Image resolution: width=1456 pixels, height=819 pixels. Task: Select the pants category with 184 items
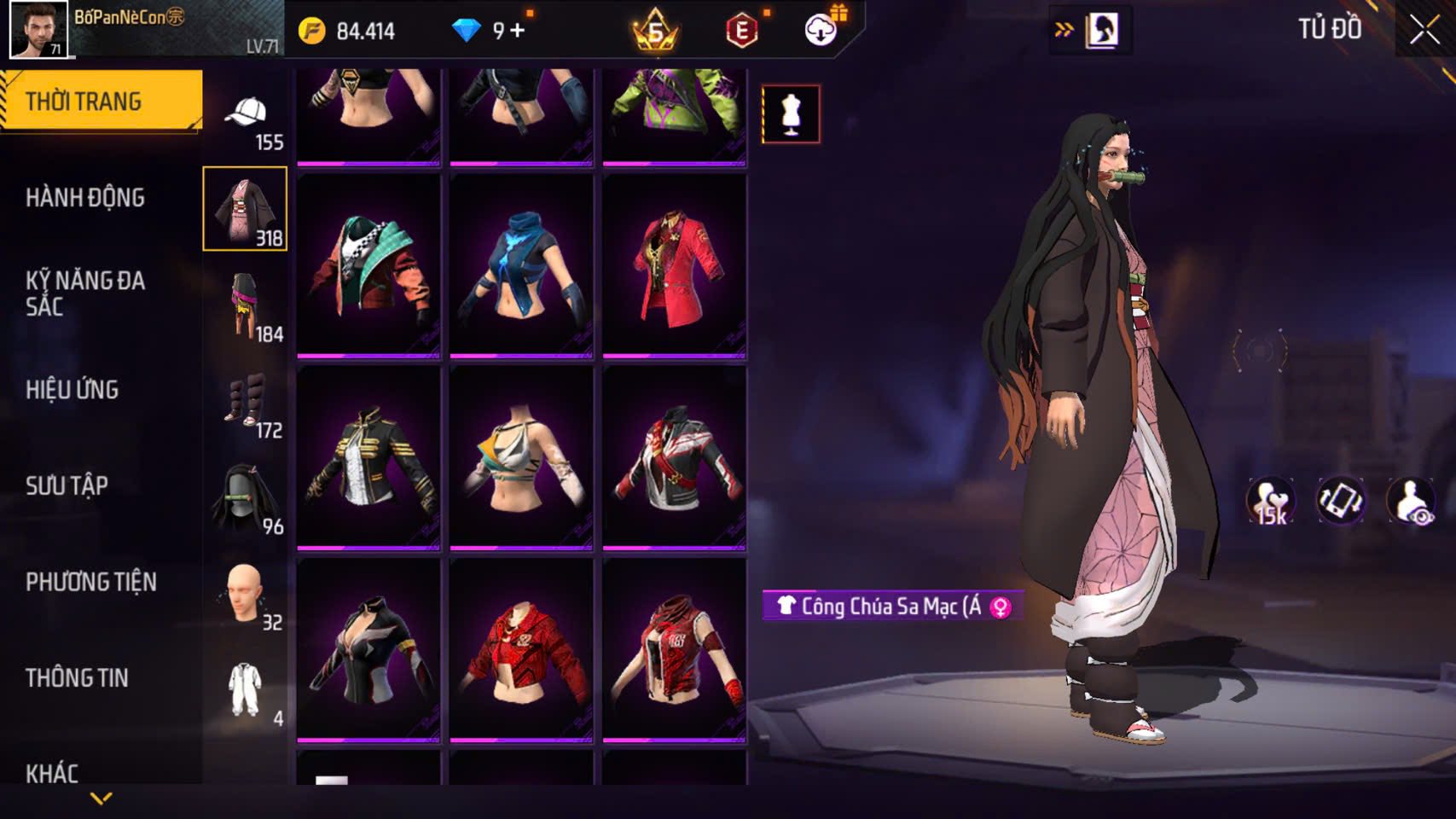pos(246,305)
